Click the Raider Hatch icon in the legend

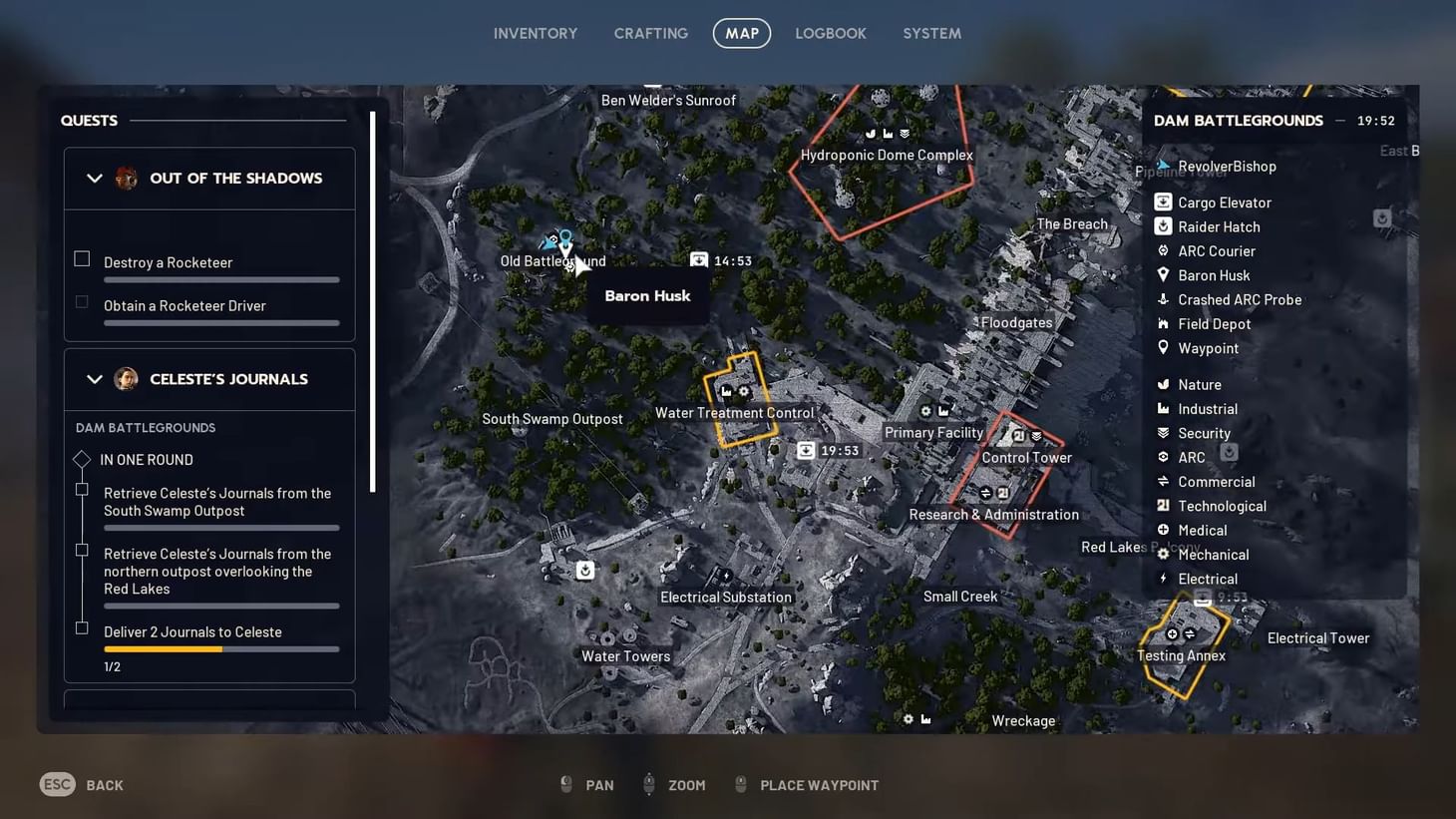1163,226
